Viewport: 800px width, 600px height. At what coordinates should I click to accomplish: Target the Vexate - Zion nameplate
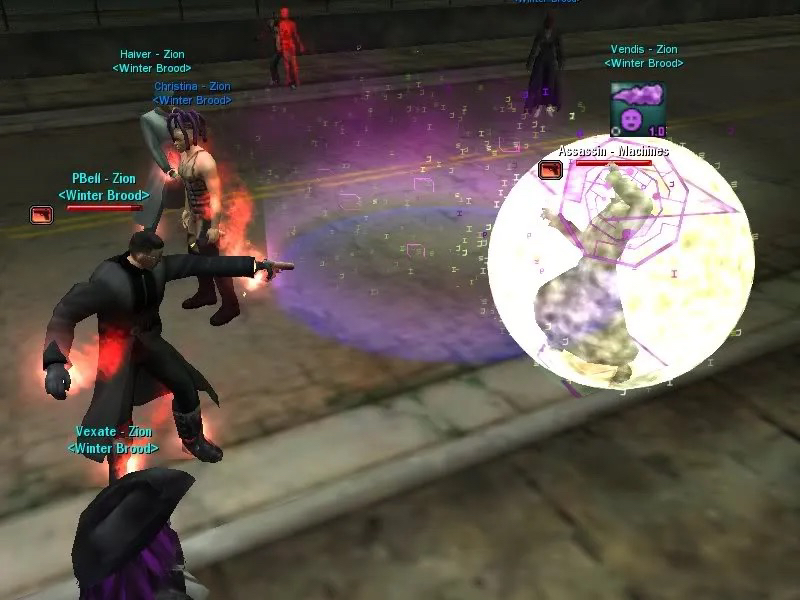113,432
